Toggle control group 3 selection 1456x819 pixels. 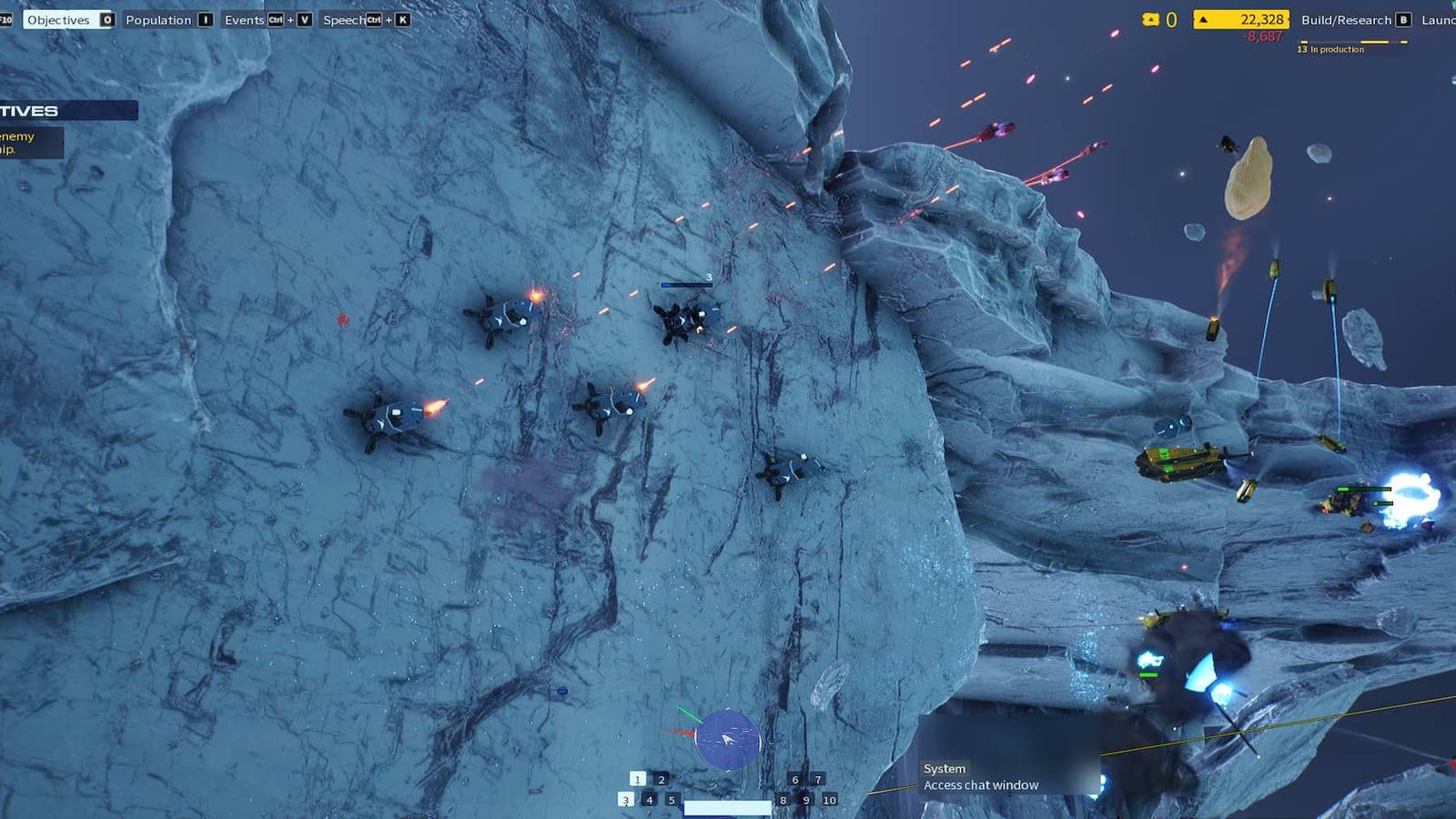click(x=626, y=801)
